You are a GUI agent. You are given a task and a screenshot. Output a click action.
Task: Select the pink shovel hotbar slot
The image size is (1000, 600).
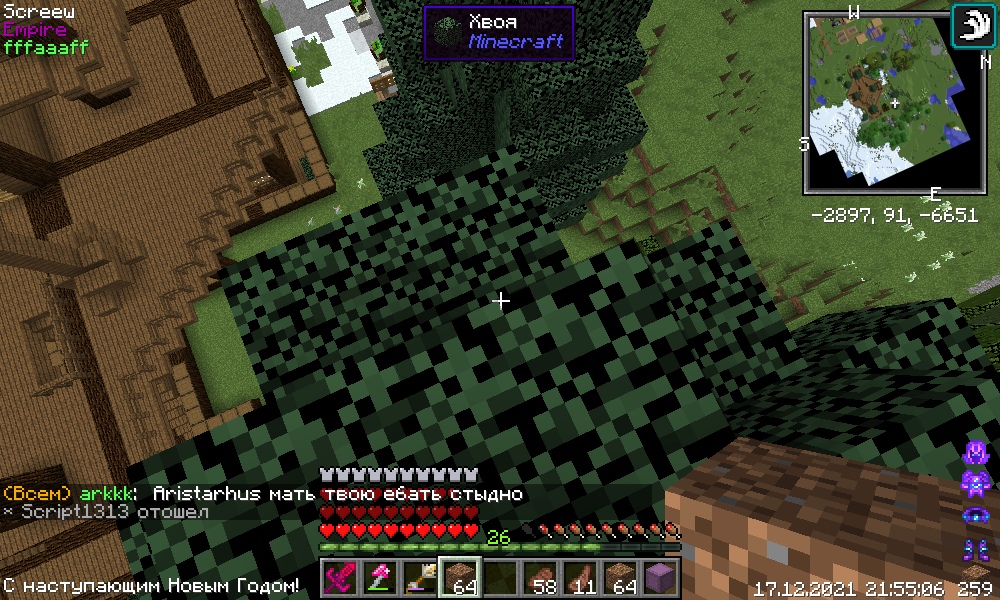(380, 578)
